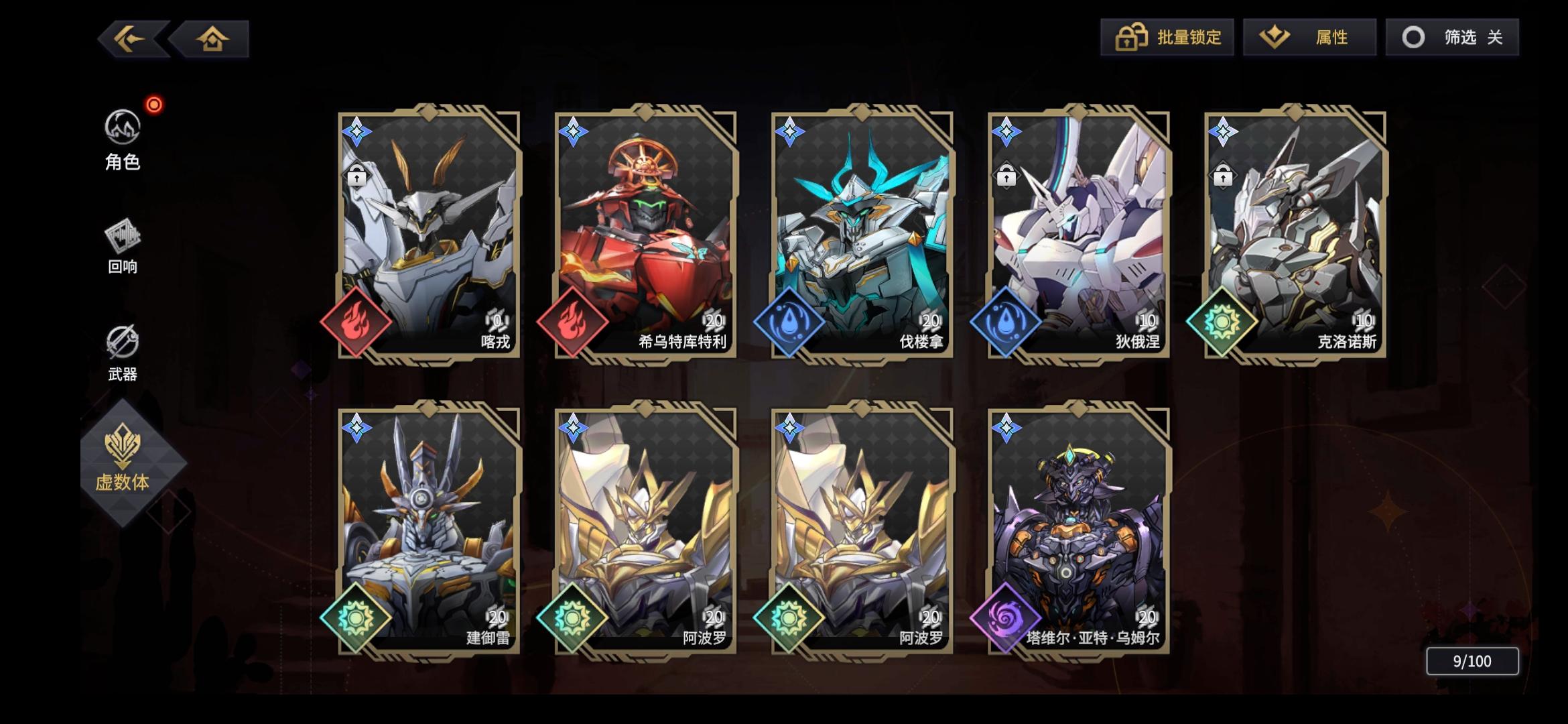Toggle the lock on 克洛诺斯's card
The image size is (1568, 724).
(1224, 175)
